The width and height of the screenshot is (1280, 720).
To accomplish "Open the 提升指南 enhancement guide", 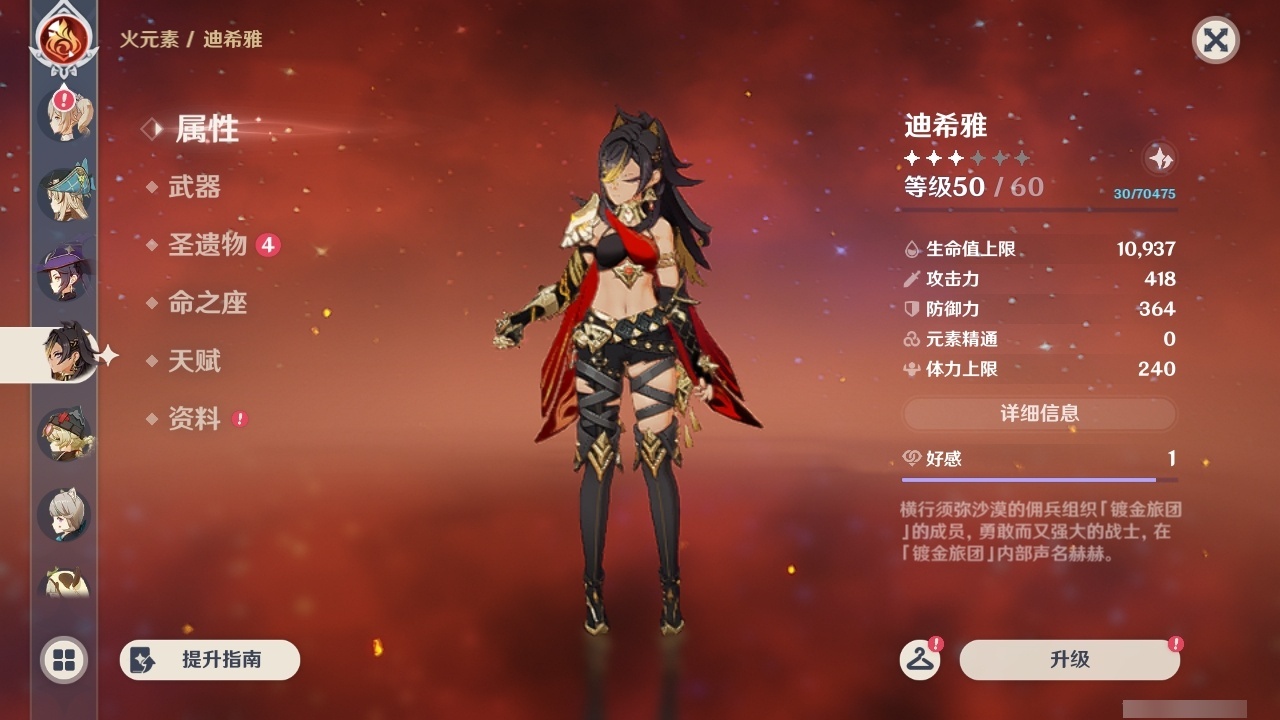I will tap(209, 660).
